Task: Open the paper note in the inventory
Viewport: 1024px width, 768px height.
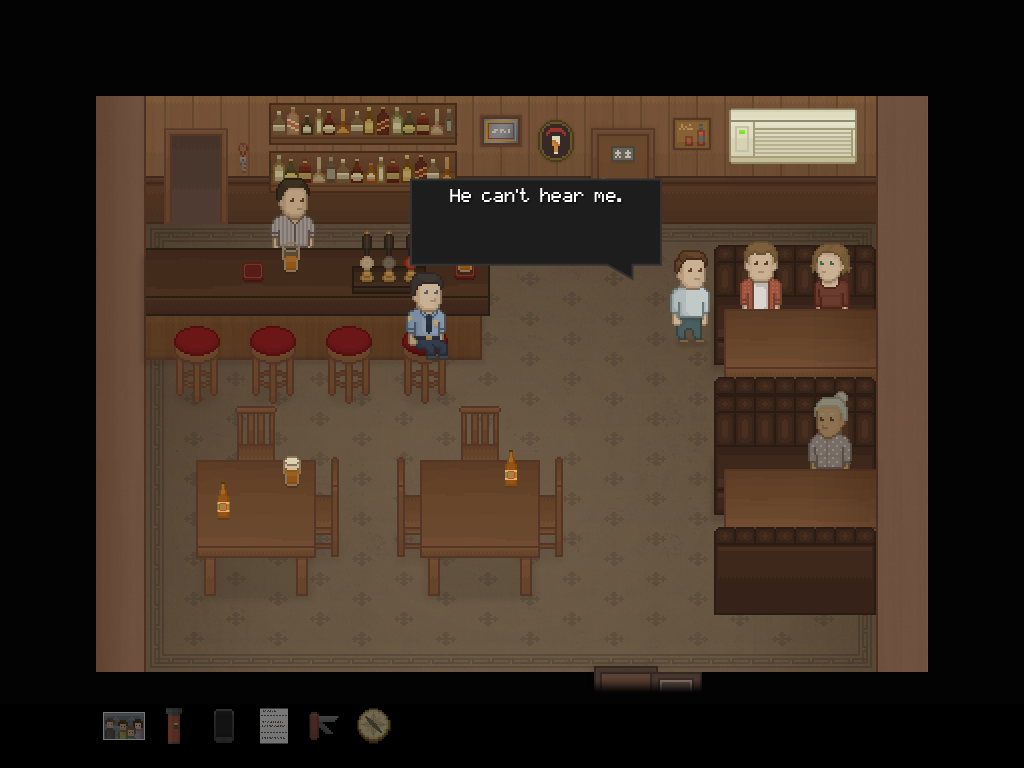Action: coord(273,726)
